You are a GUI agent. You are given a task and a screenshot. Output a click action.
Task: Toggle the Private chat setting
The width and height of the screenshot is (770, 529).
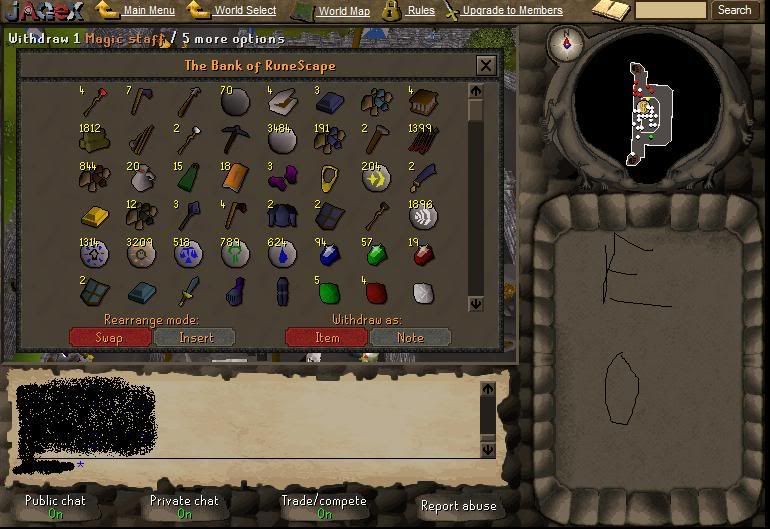[x=184, y=506]
